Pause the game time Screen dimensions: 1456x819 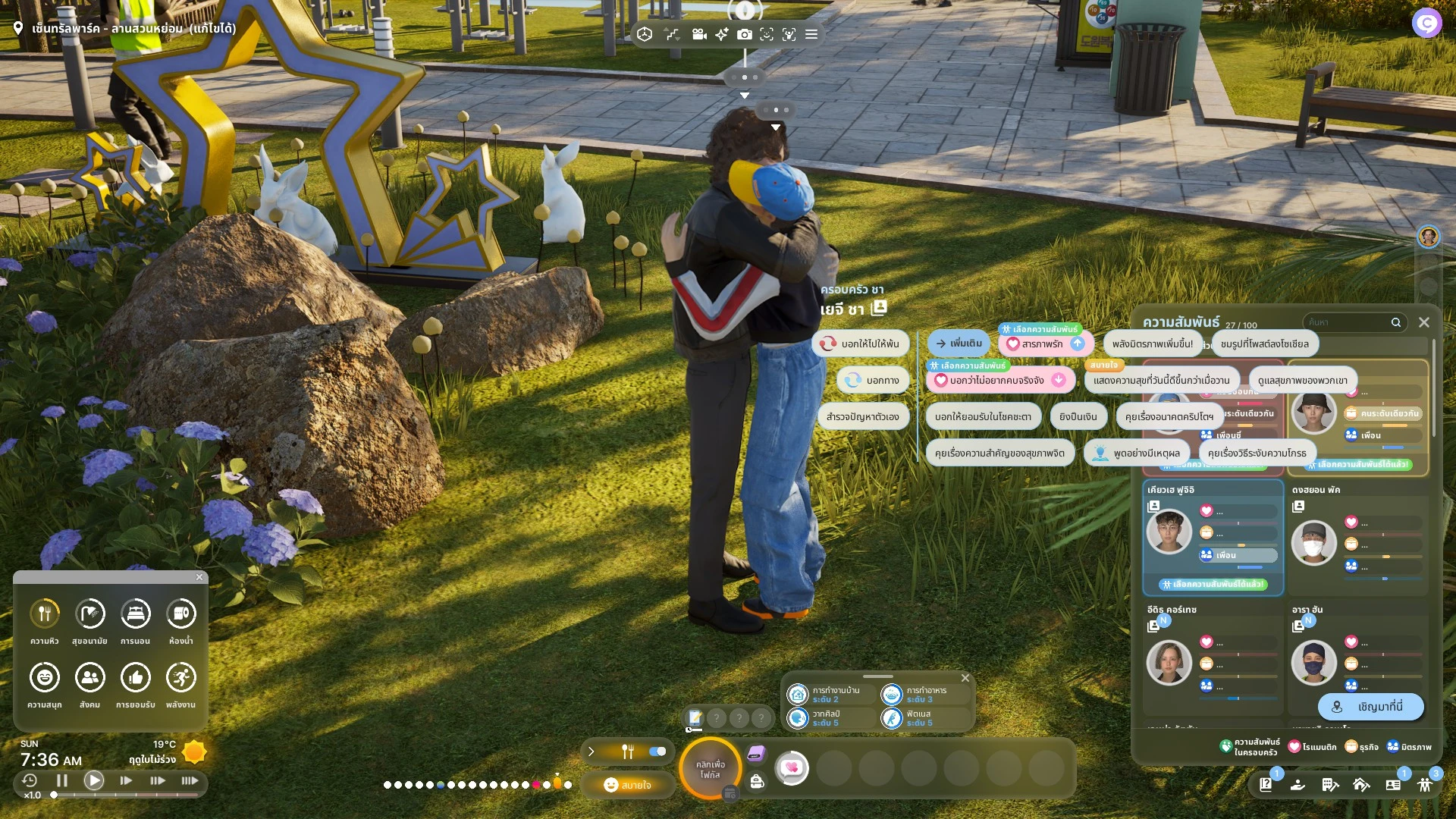[62, 780]
